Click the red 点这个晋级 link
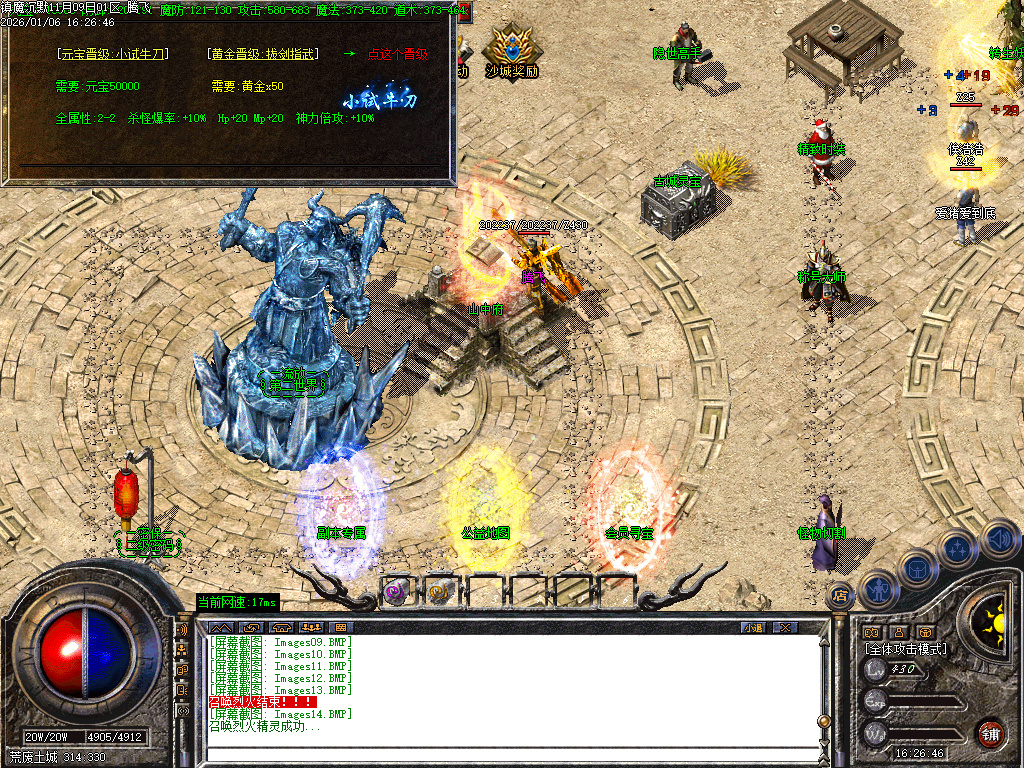 pyautogui.click(x=398, y=54)
